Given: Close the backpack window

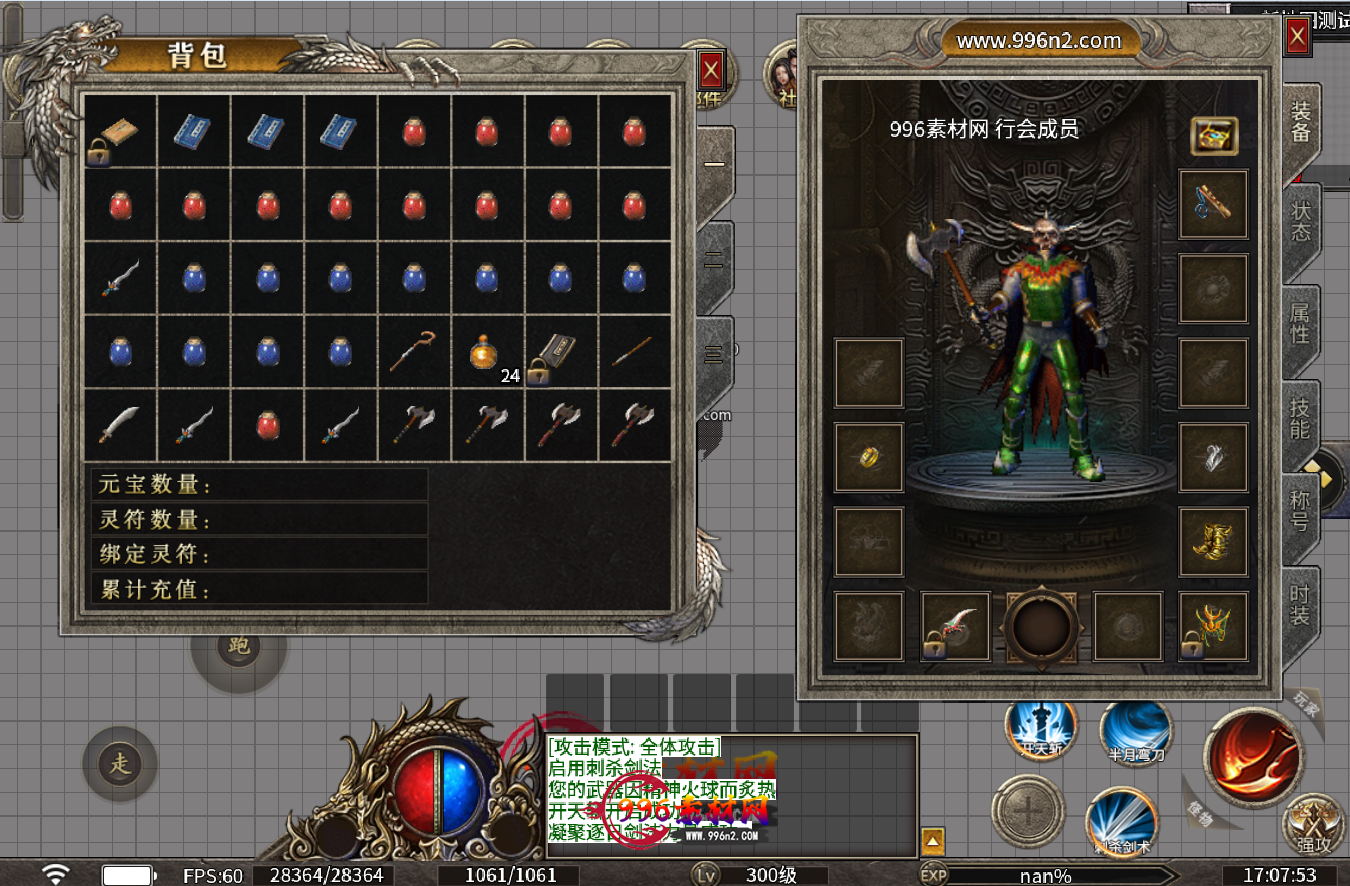Looking at the screenshot, I should click(x=711, y=71).
